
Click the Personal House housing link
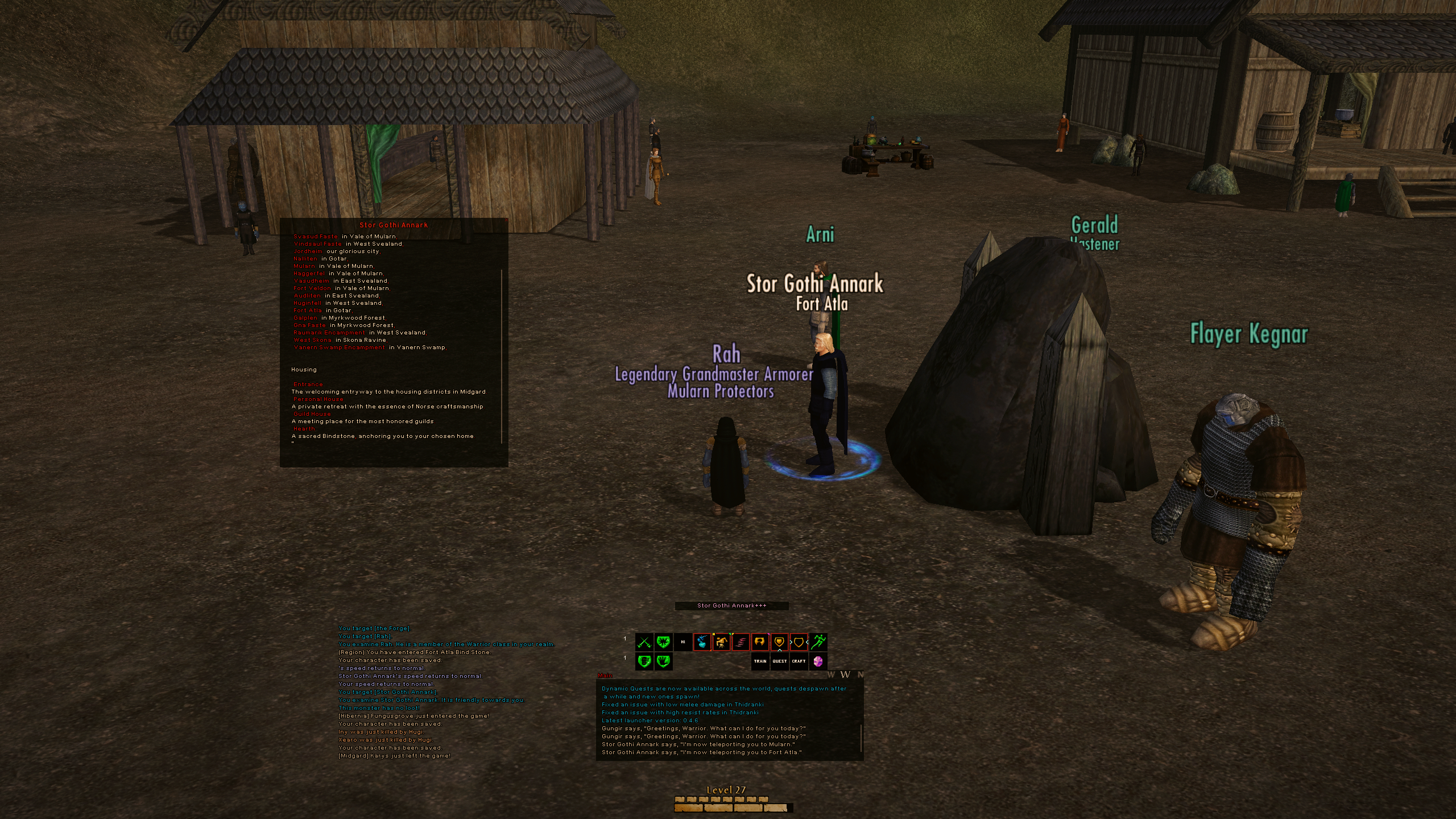pyautogui.click(x=318, y=399)
